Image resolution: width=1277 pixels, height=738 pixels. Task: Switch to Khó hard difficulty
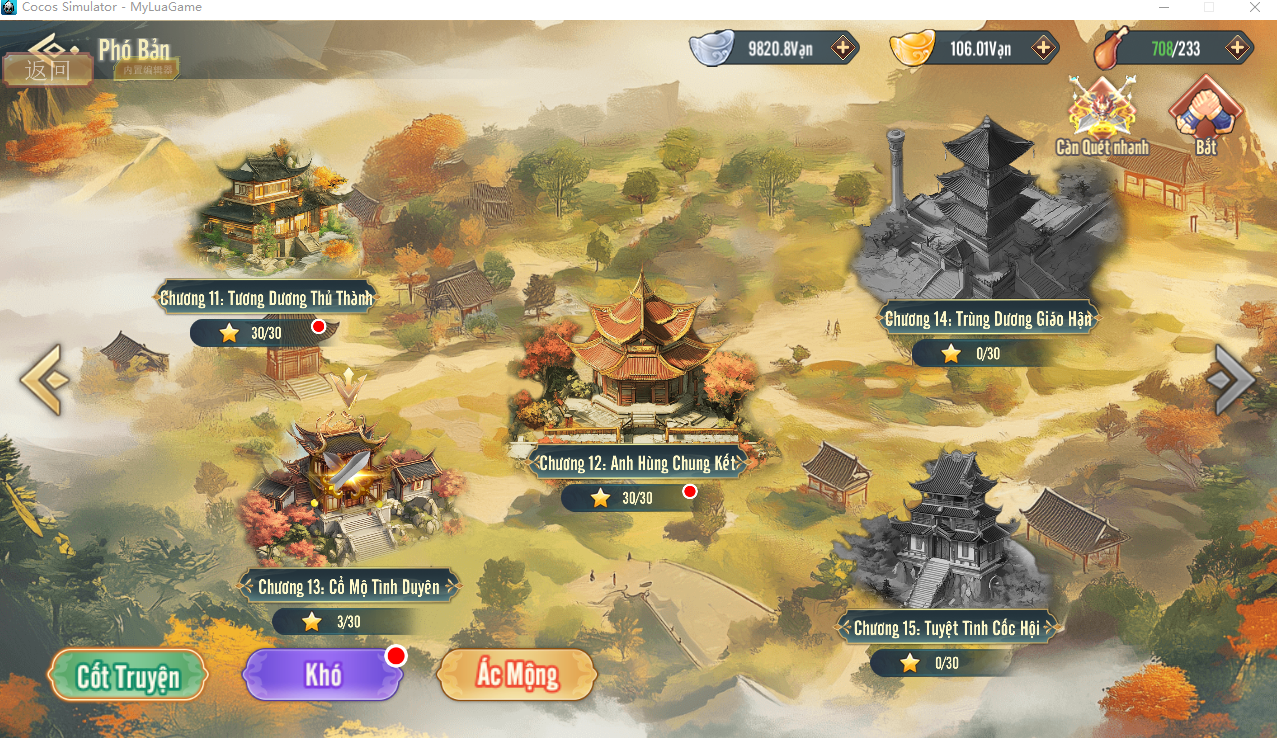tap(323, 675)
